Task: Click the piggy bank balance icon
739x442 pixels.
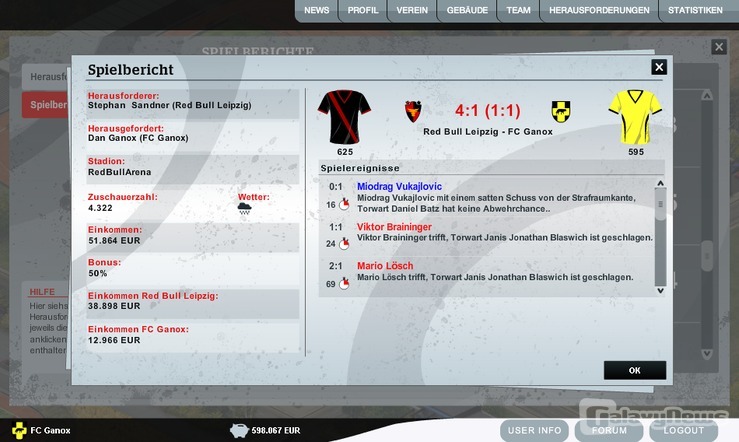Action: [x=238, y=431]
